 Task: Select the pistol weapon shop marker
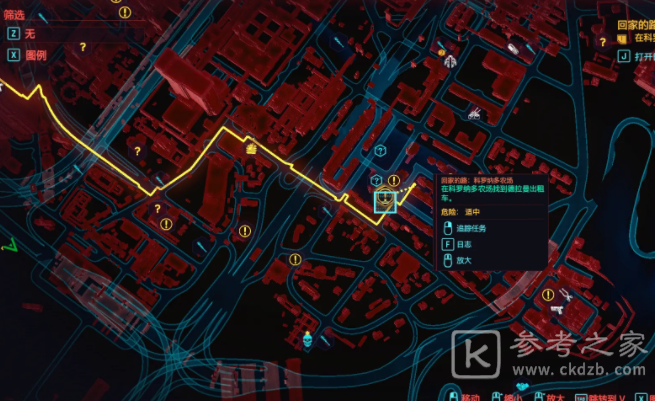coord(556,309)
